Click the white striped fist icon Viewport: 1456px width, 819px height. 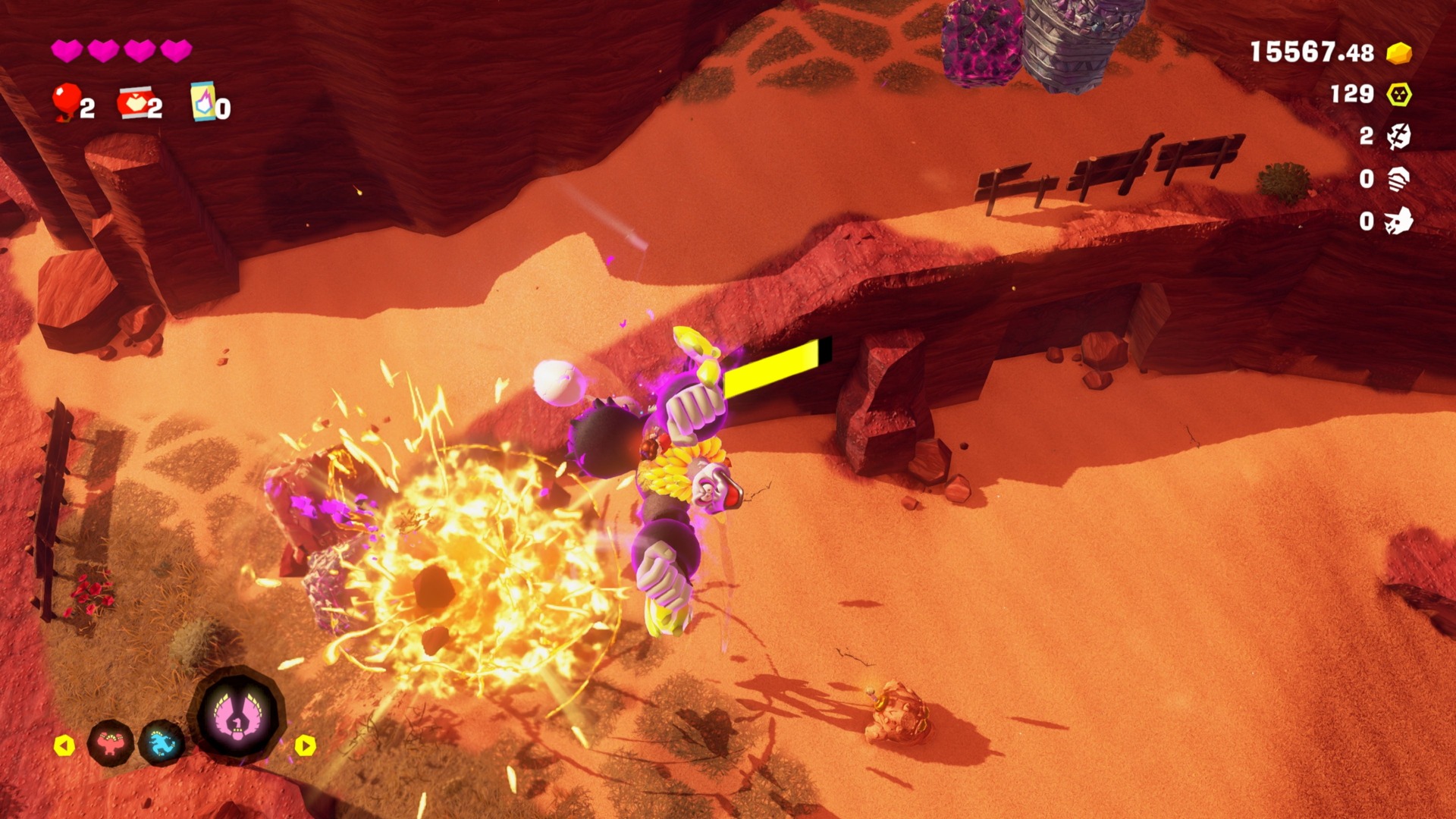pos(1399,179)
